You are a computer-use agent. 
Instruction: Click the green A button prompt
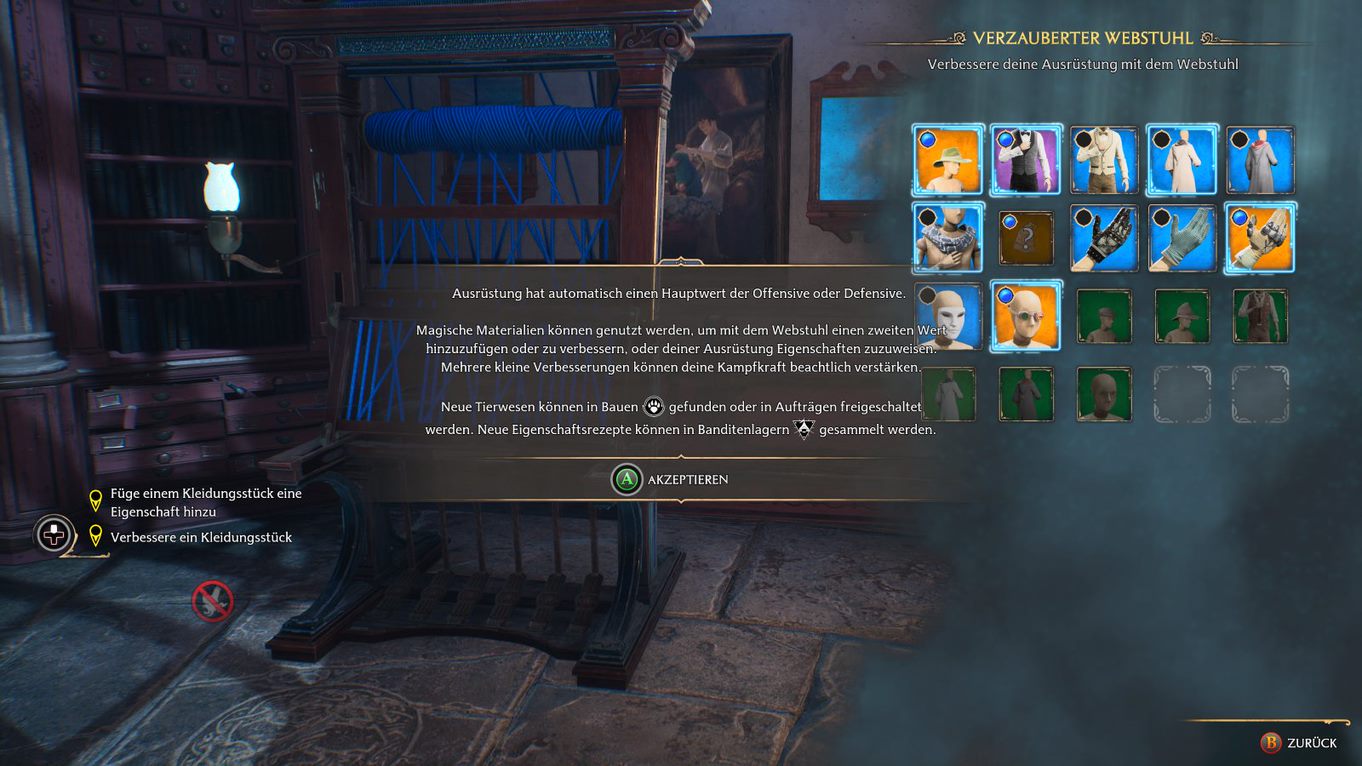pyautogui.click(x=628, y=479)
